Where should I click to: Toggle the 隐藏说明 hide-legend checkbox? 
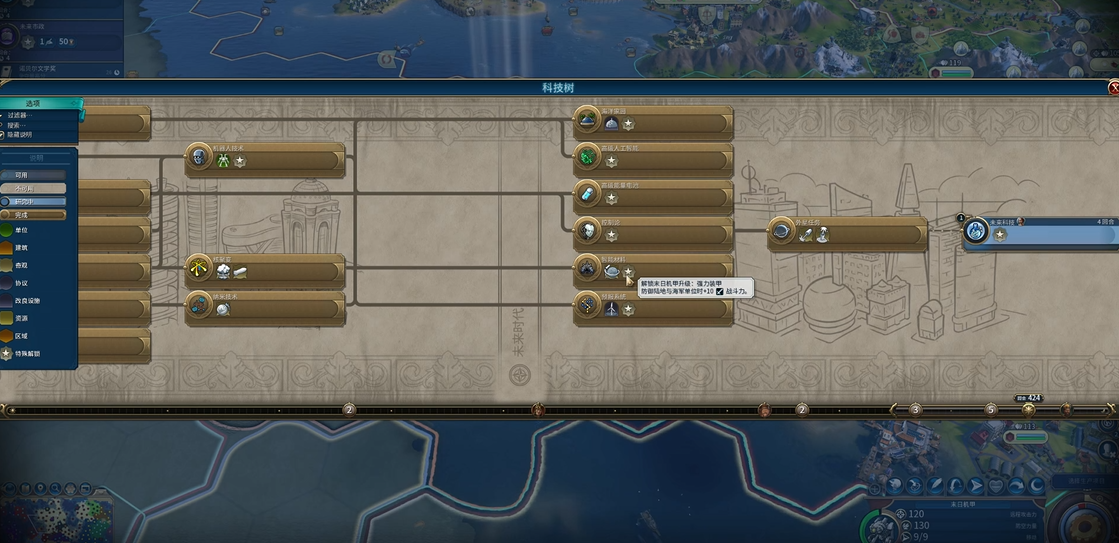[4, 134]
